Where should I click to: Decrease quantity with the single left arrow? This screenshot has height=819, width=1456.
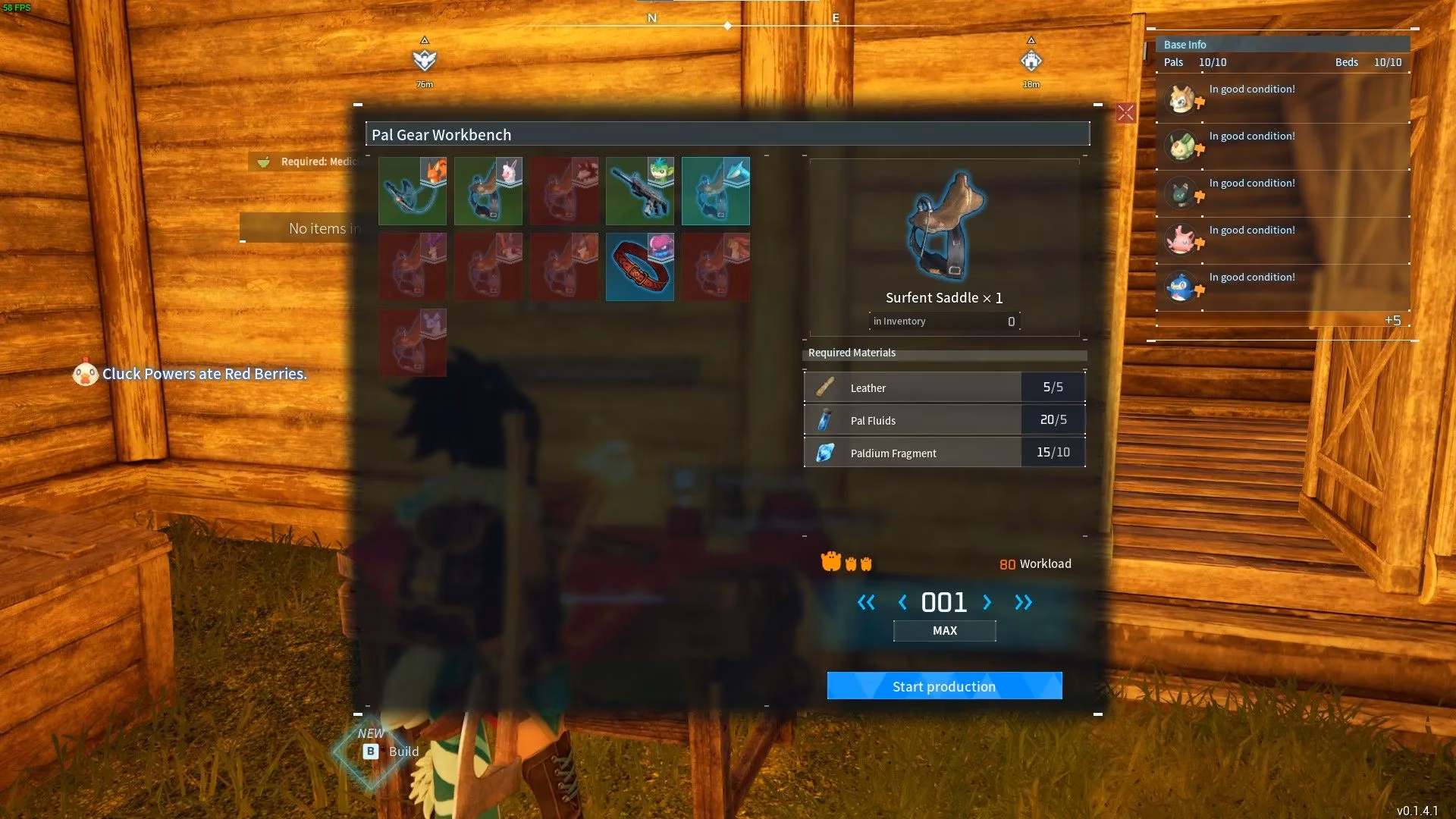pyautogui.click(x=902, y=602)
